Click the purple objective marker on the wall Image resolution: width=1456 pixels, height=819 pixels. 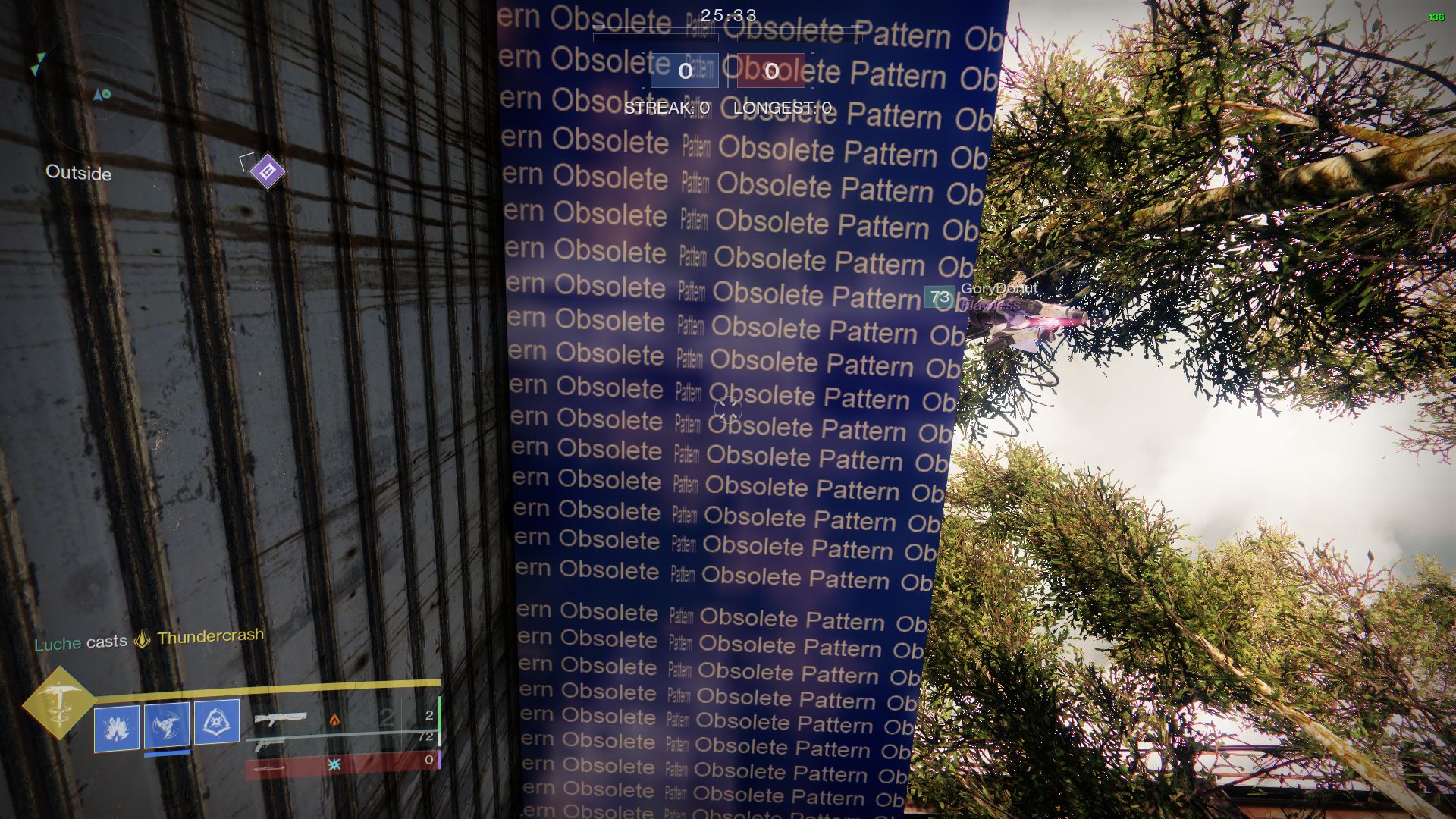pos(267,171)
